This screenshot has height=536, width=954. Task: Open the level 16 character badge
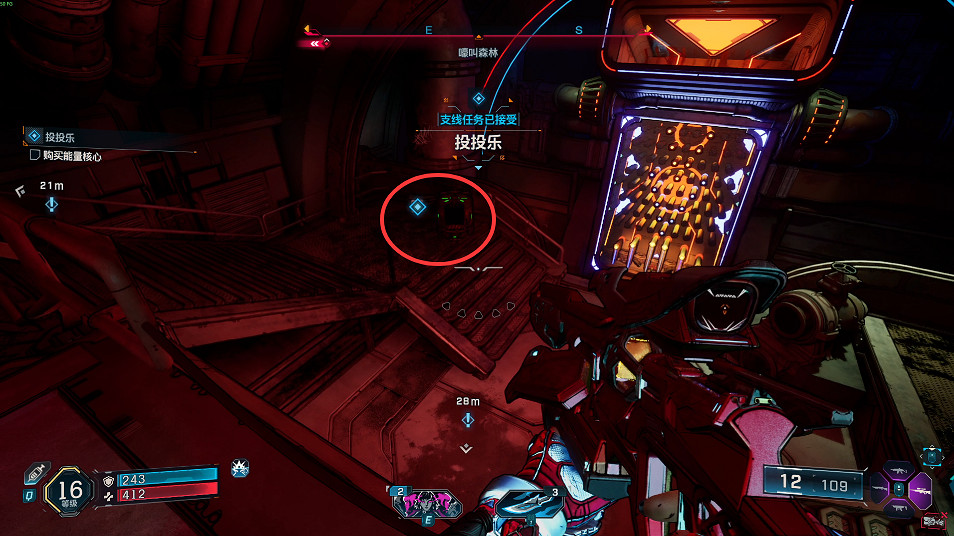(70, 490)
